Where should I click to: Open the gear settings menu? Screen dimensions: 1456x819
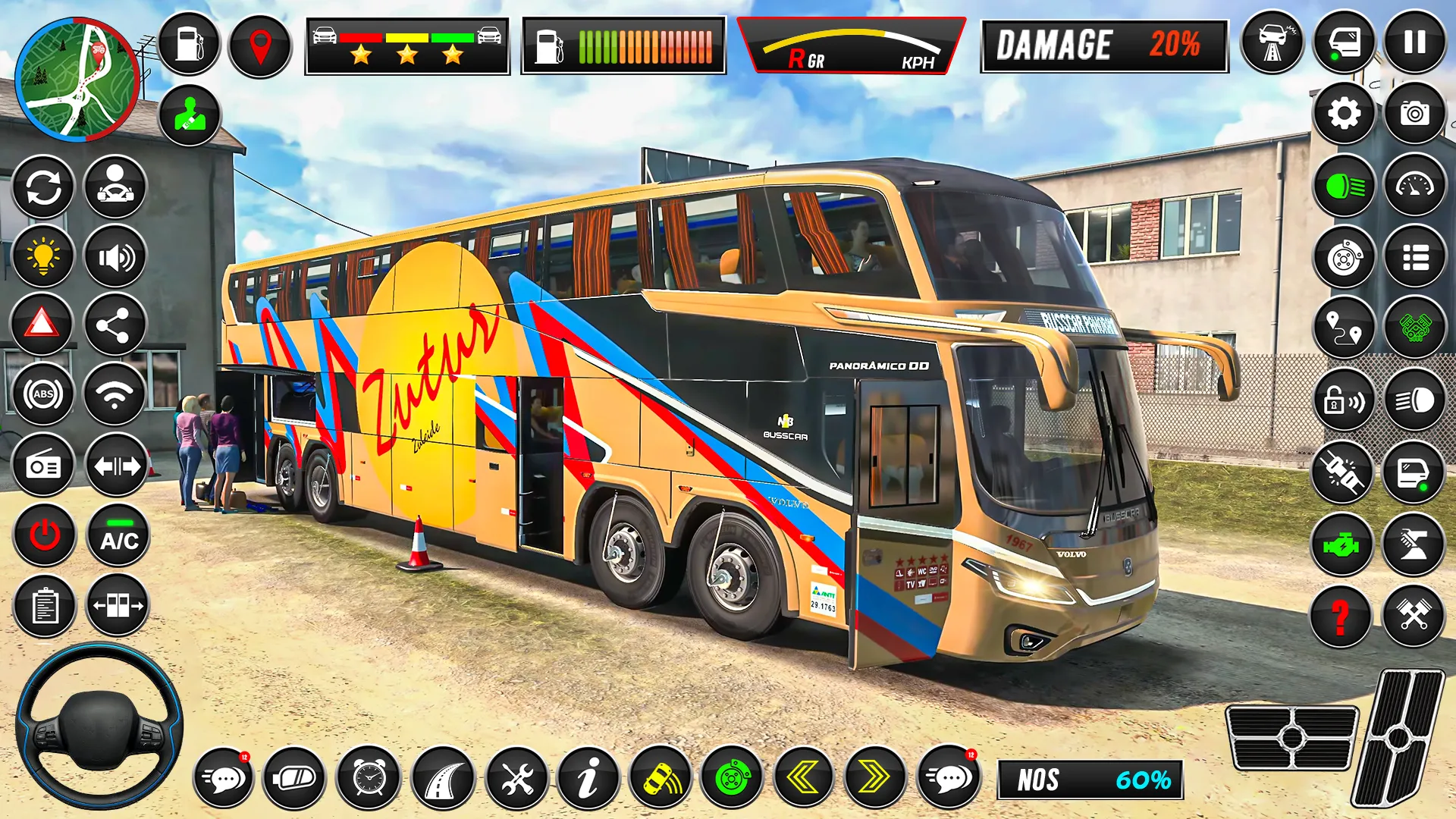tap(1344, 114)
